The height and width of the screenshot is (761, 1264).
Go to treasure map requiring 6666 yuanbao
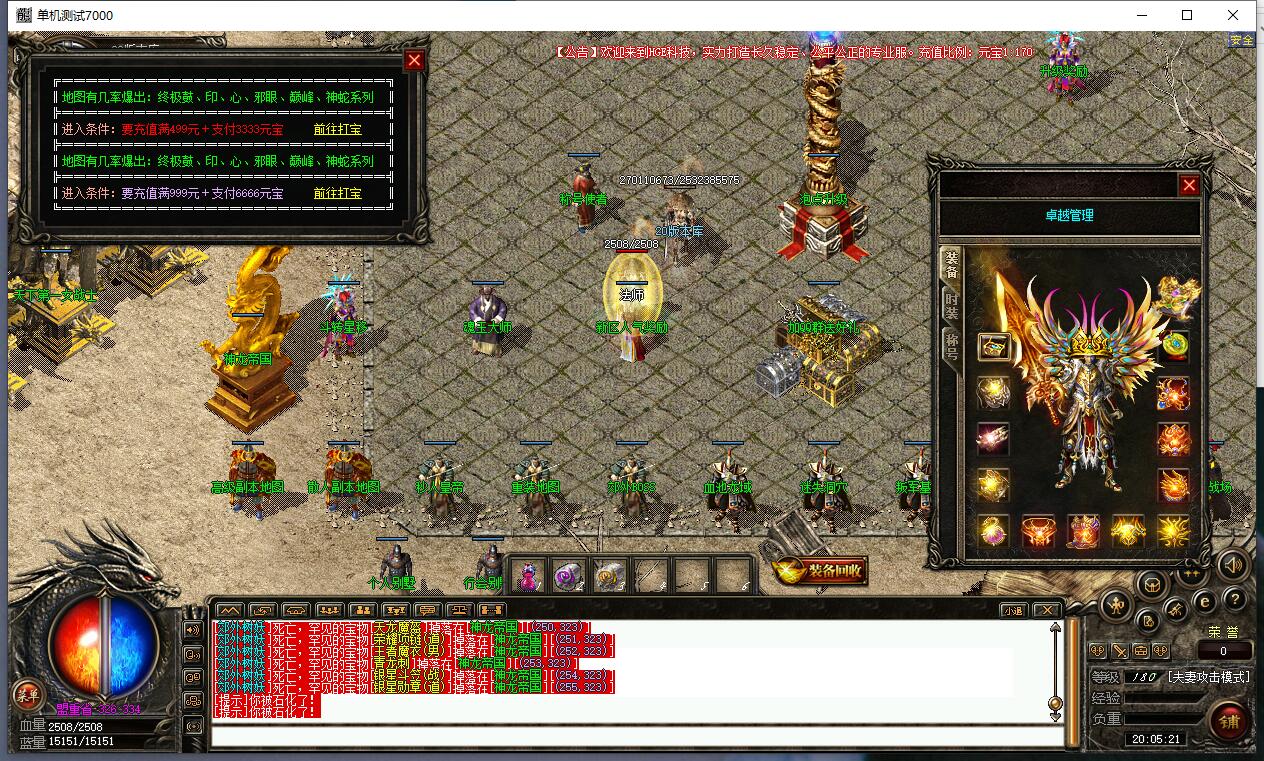[337, 193]
